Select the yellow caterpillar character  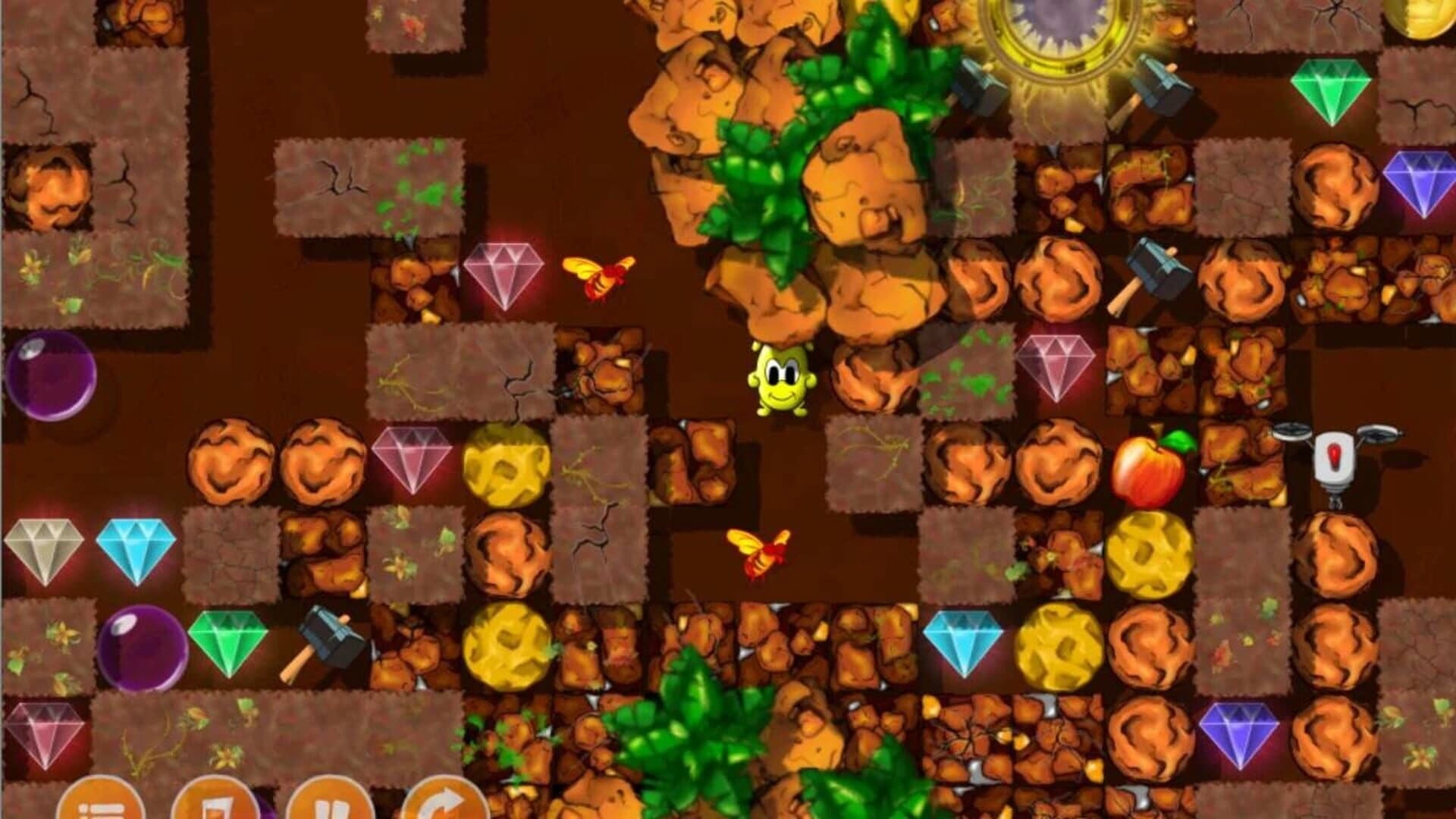click(x=781, y=383)
